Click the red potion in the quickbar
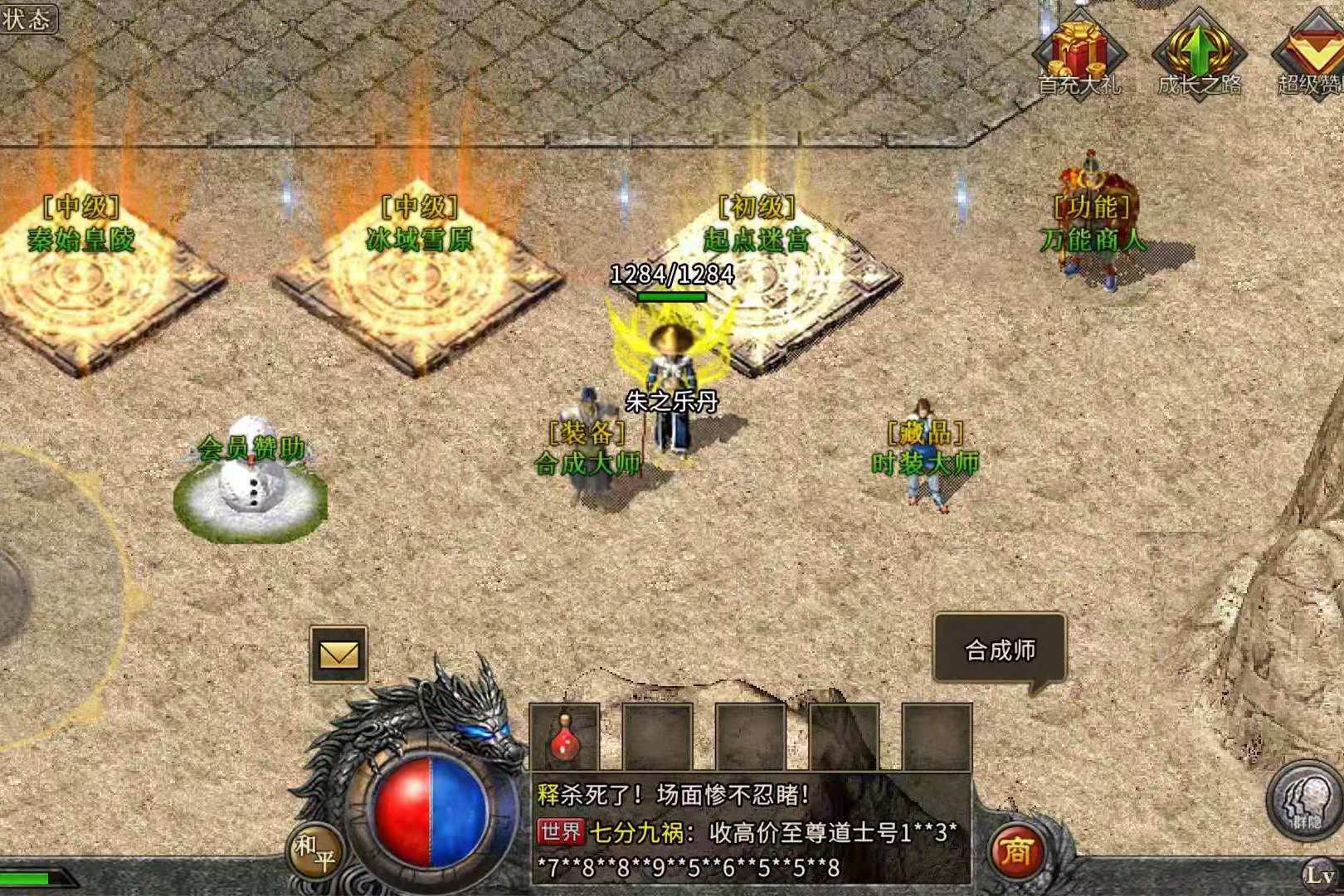The width and height of the screenshot is (1344, 896). [562, 738]
